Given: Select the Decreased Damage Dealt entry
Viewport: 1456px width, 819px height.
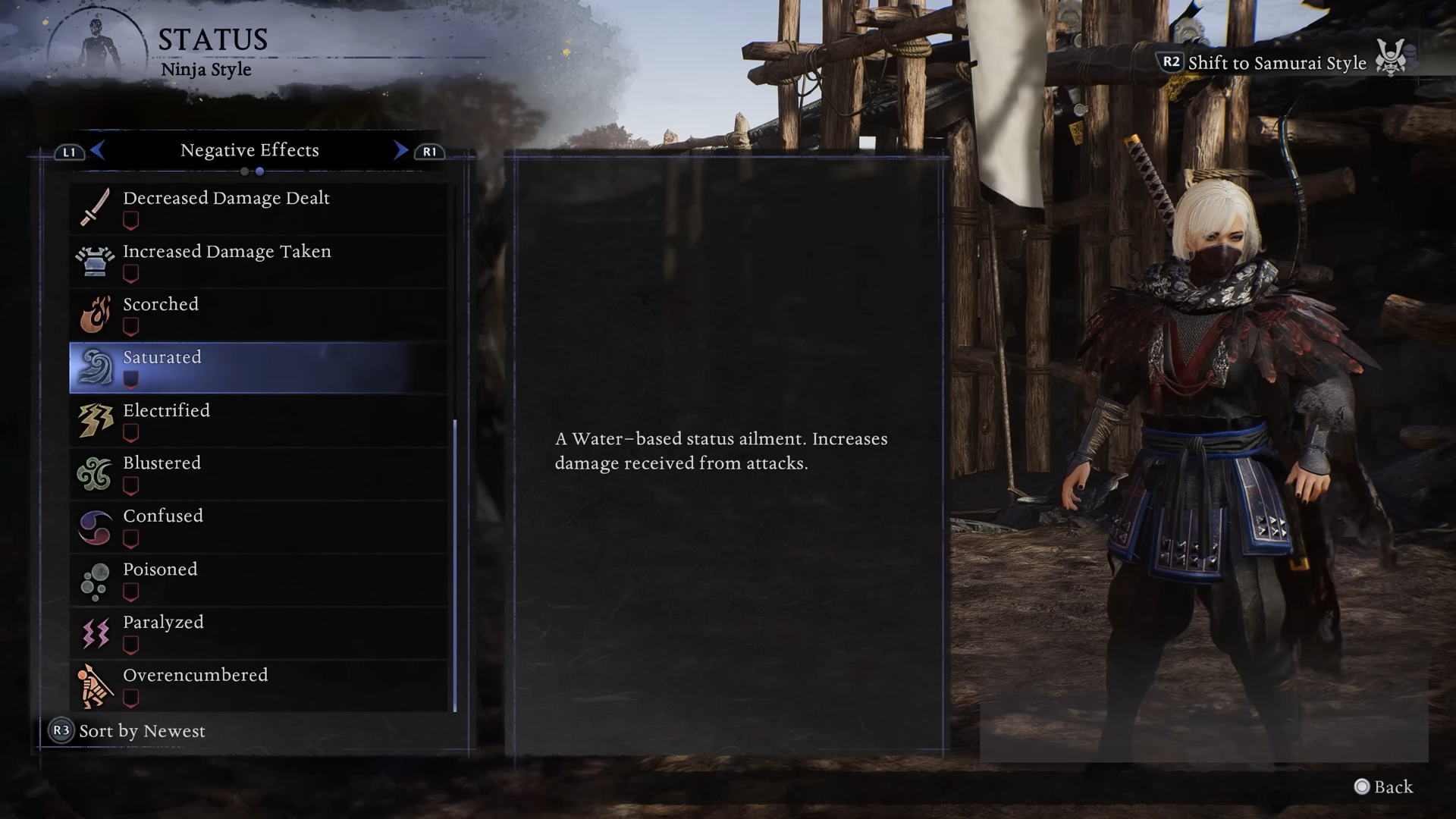Looking at the screenshot, I should 258,208.
